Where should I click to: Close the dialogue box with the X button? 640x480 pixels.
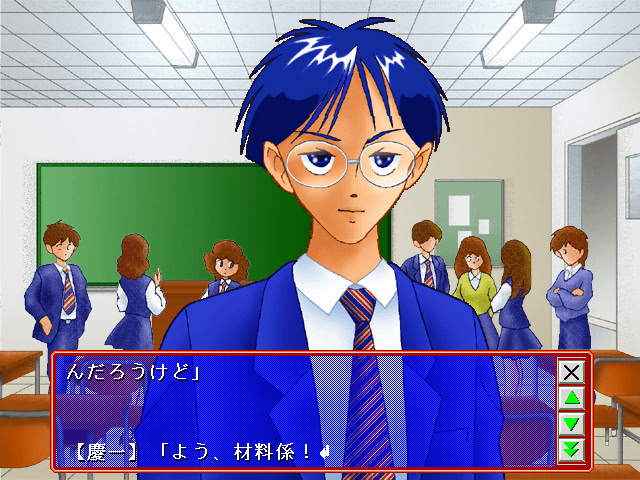[571, 373]
